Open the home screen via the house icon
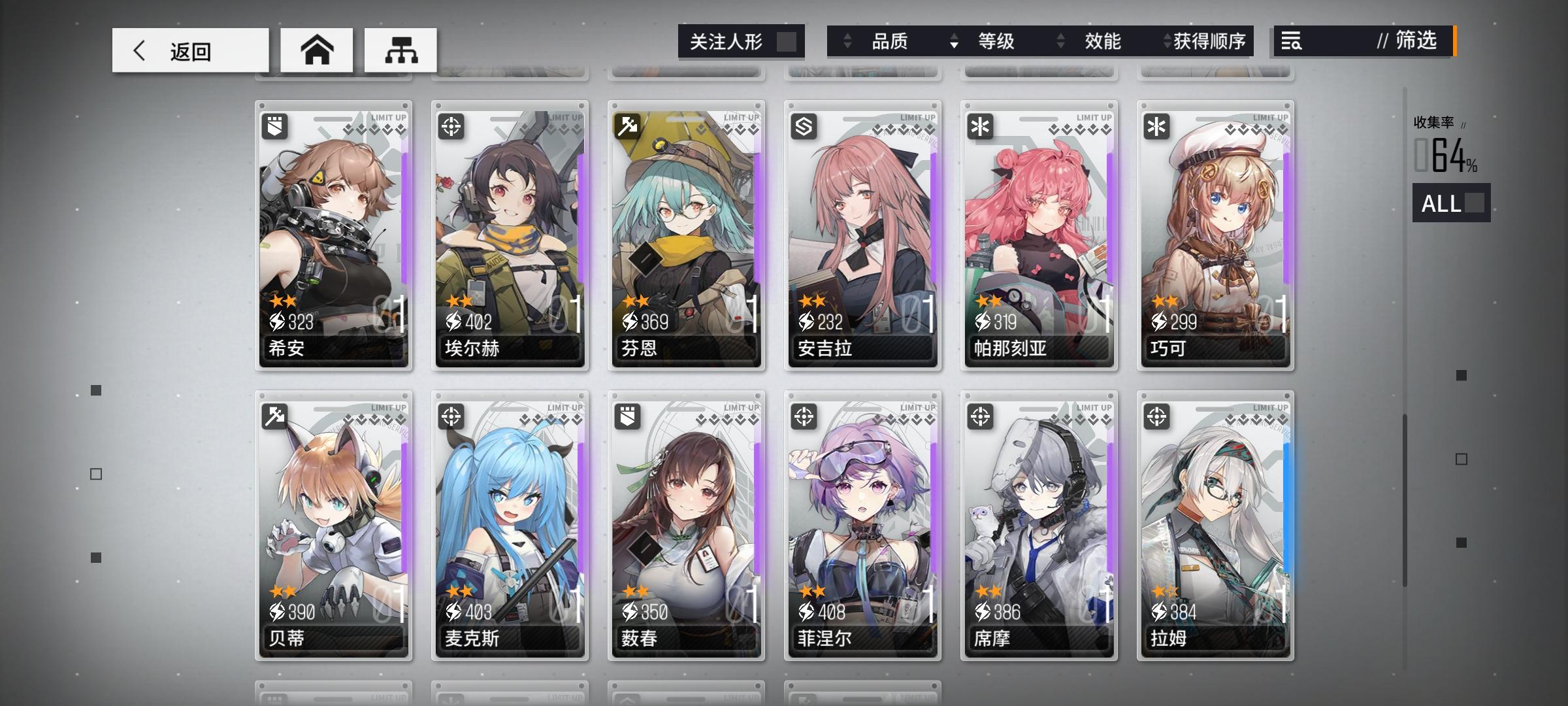Image resolution: width=1568 pixels, height=706 pixels. pos(317,49)
